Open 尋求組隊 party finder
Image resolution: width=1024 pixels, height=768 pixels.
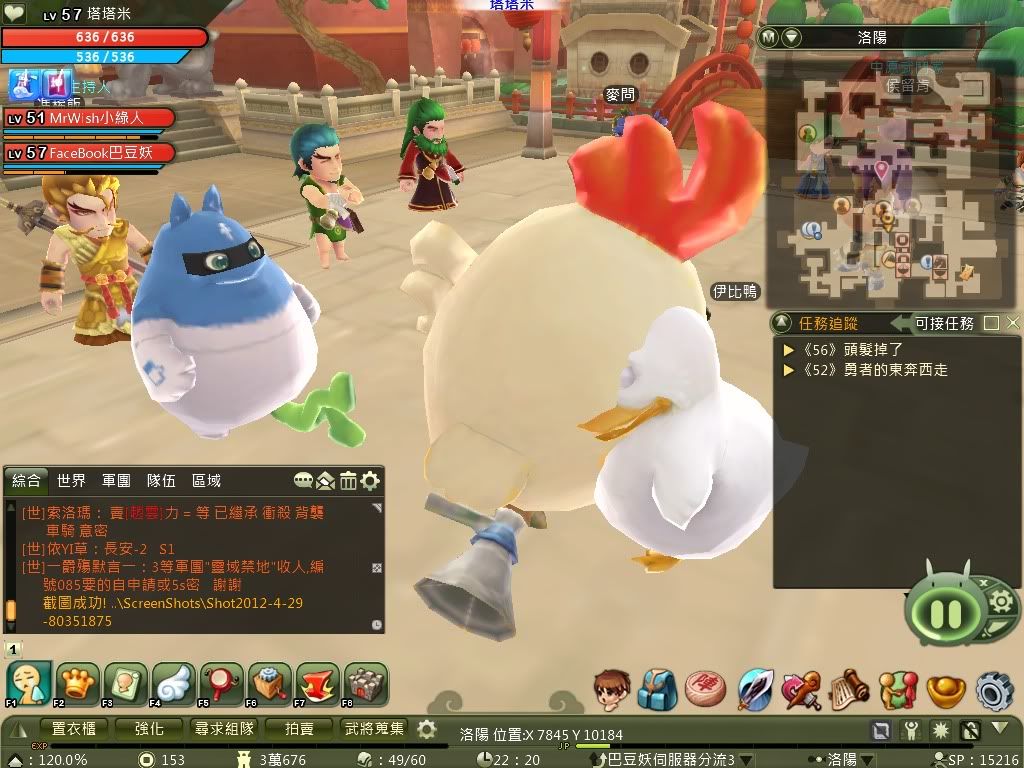(x=224, y=729)
